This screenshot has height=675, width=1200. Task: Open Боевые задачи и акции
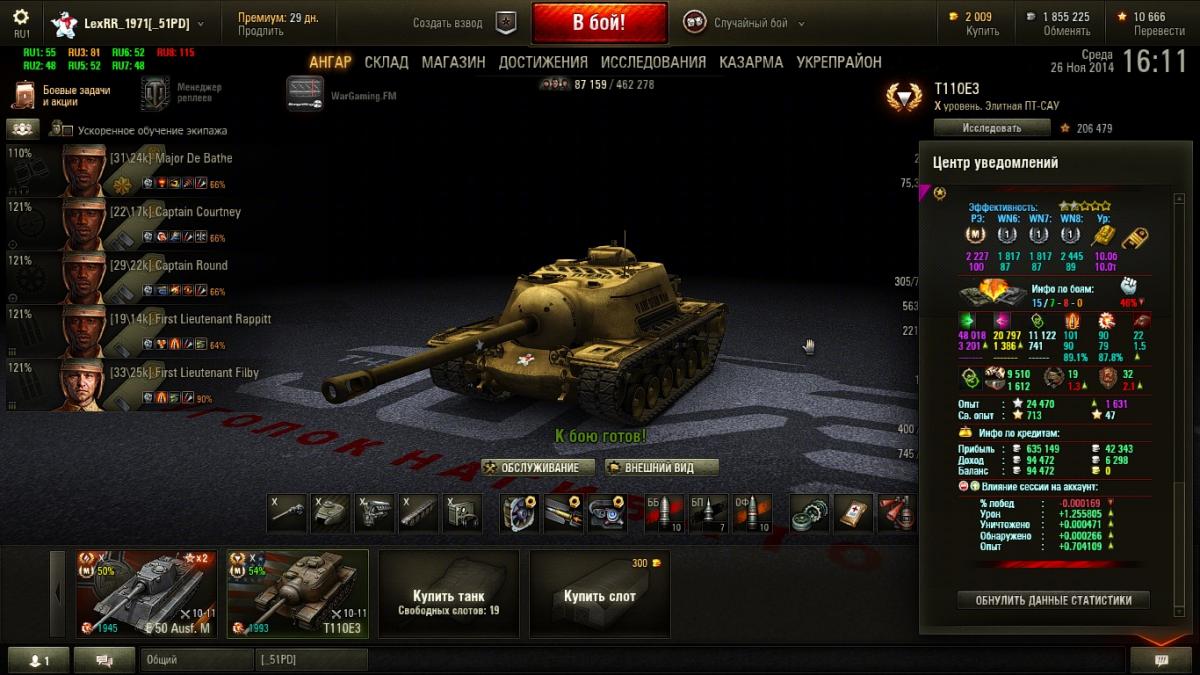coord(62,95)
